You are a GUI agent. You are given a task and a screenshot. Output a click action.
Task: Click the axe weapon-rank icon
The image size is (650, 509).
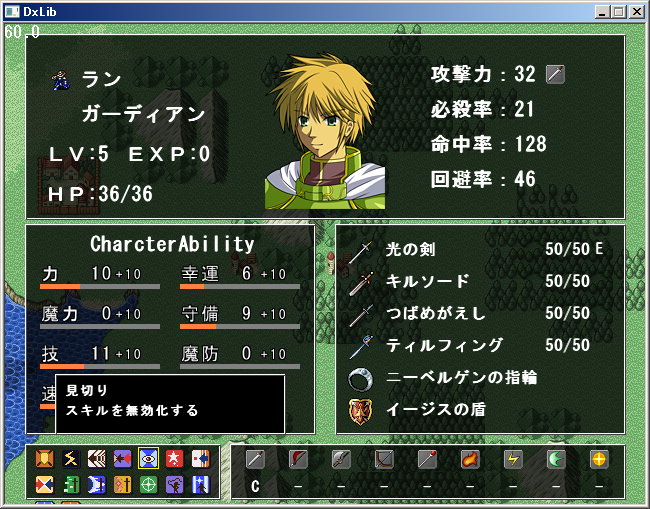(x=341, y=460)
